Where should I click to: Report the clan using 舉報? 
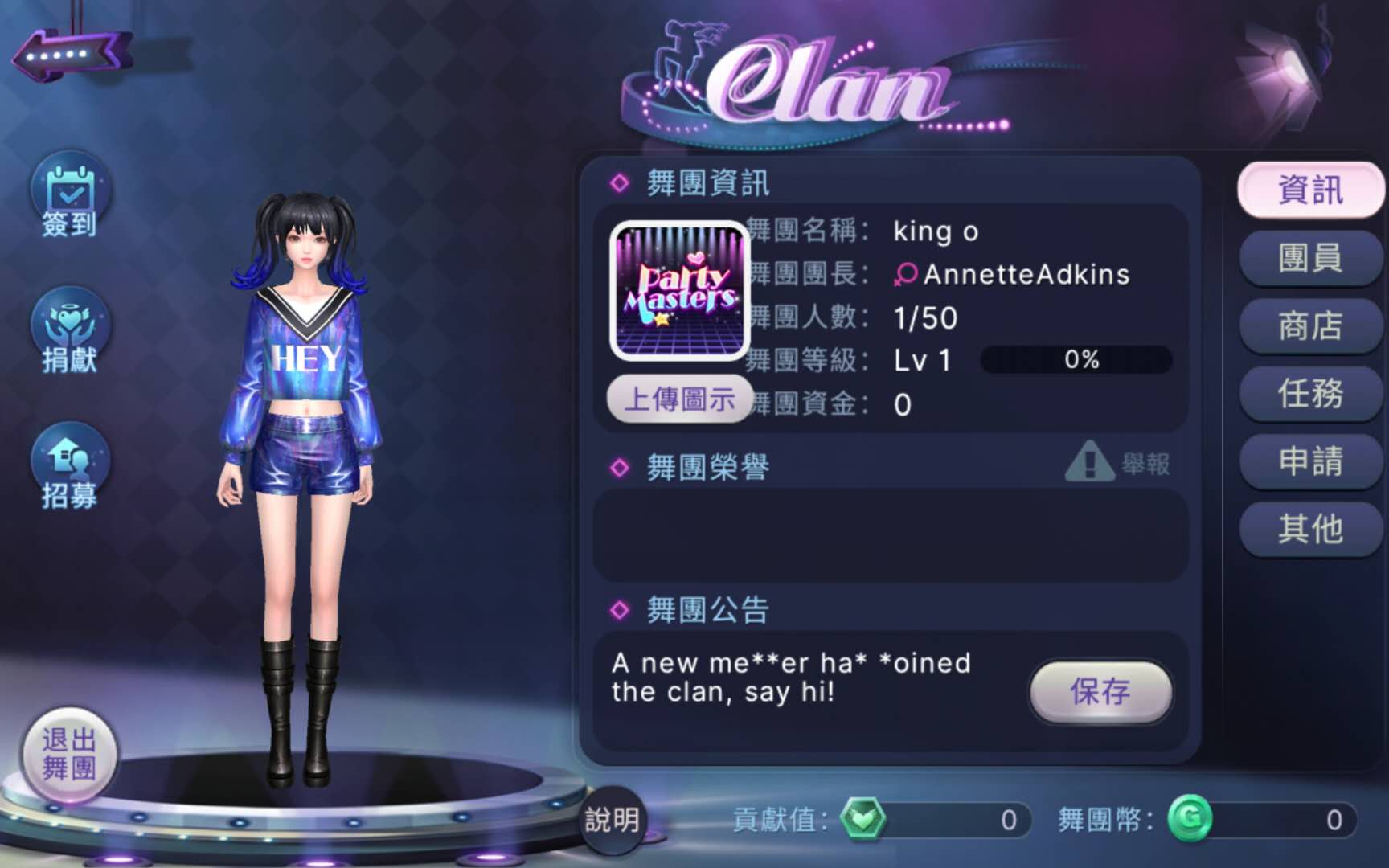pos(1118,463)
